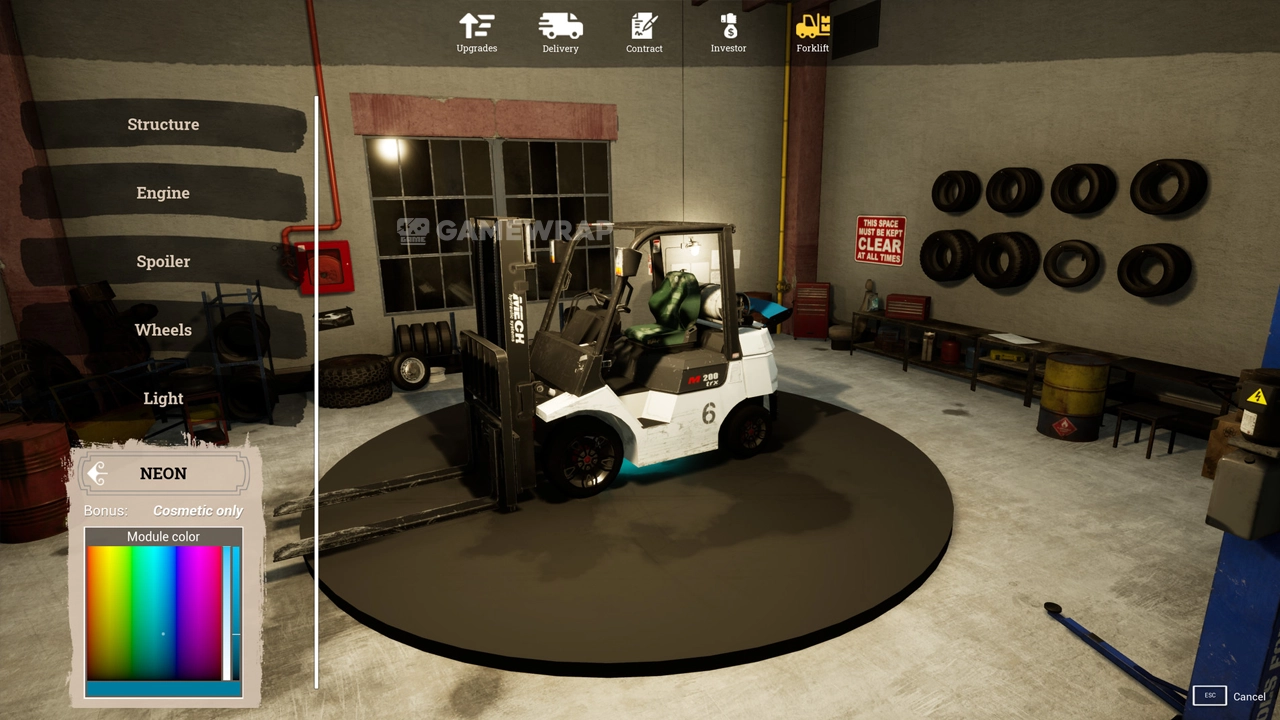
Task: Click the back arrow beside NEON
Action: [97, 474]
